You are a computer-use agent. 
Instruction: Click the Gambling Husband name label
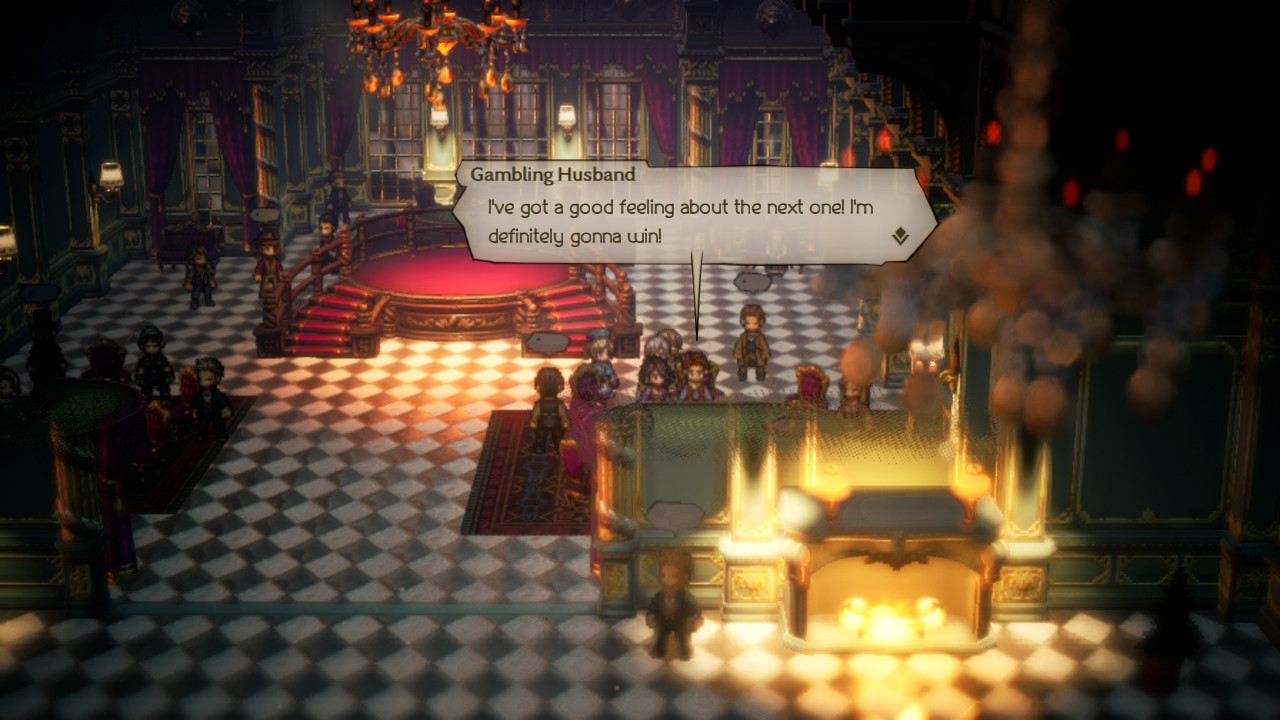[x=556, y=173]
